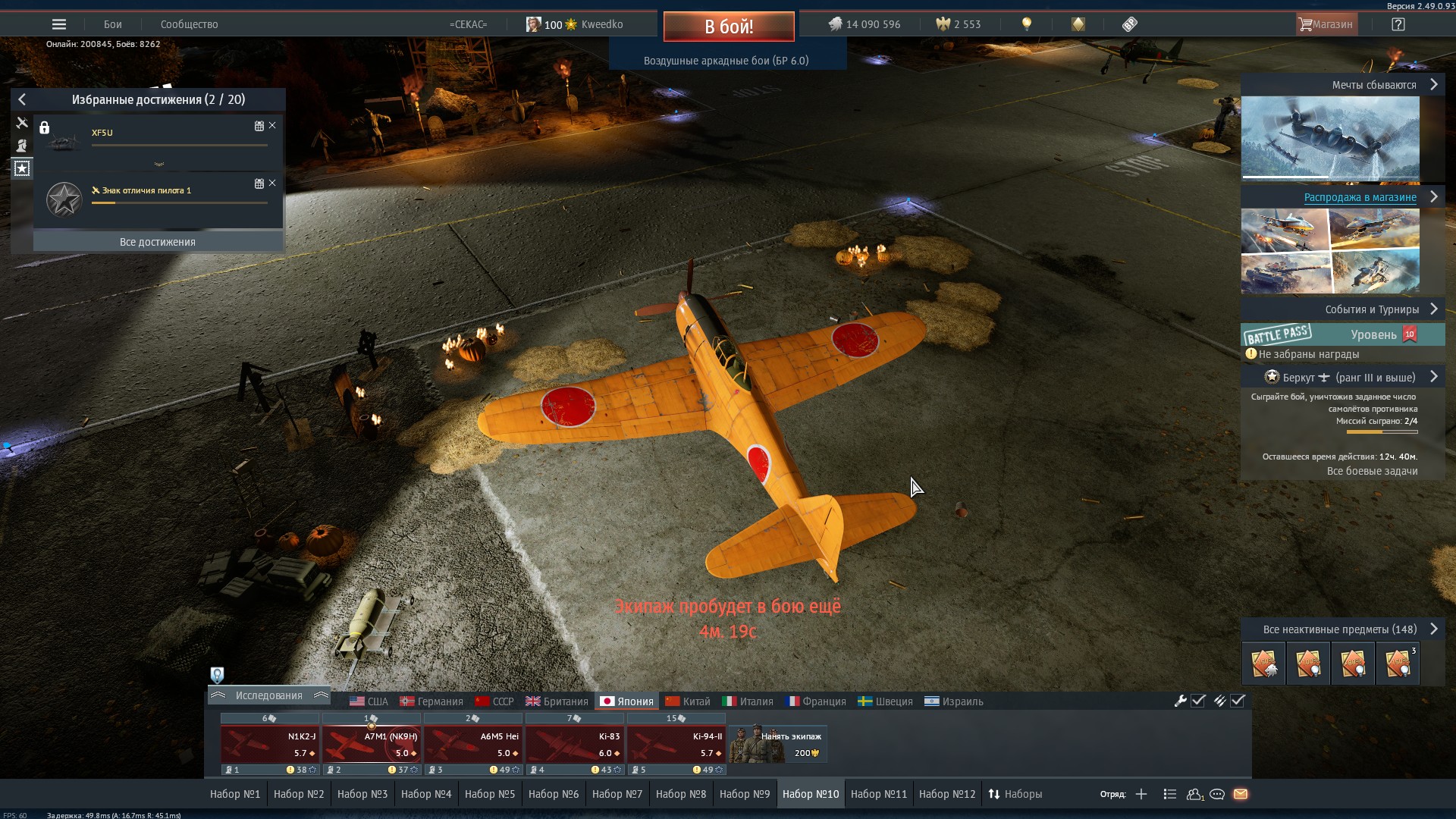The height and width of the screenshot is (819, 1456).
Task: Open the Исследования research panel
Action: pyautogui.click(x=268, y=695)
